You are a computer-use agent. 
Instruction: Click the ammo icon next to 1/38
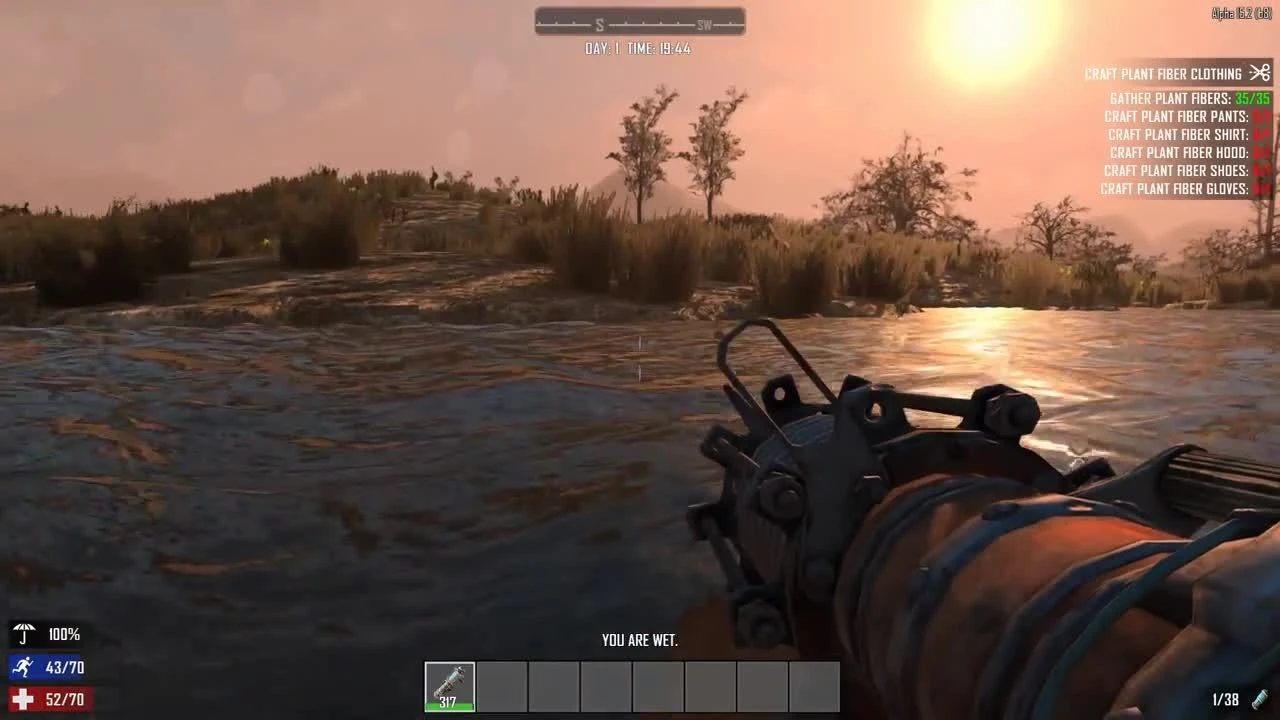pos(1261,697)
